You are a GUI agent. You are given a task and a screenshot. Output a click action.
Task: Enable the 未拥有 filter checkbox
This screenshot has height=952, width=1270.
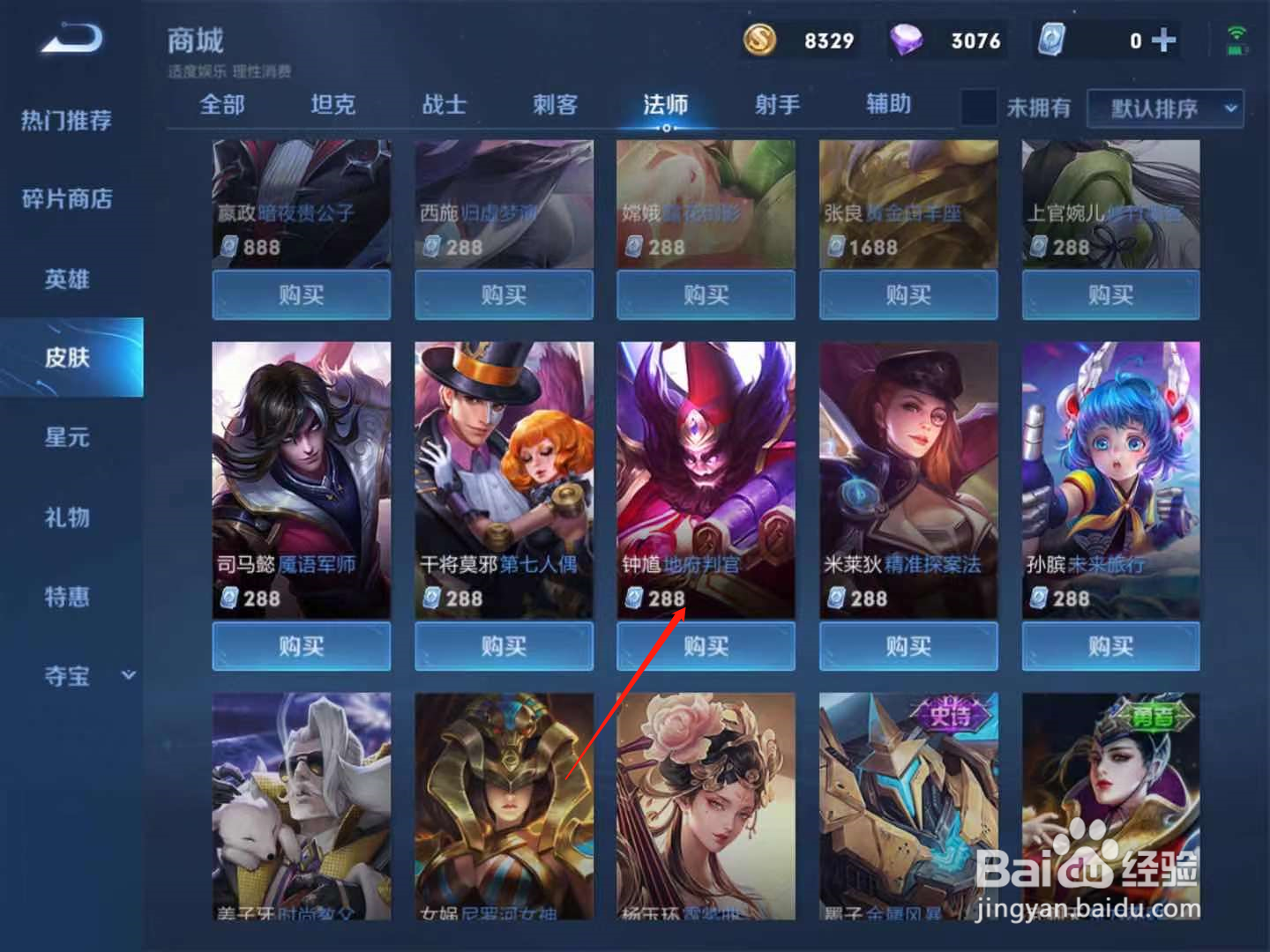(977, 108)
